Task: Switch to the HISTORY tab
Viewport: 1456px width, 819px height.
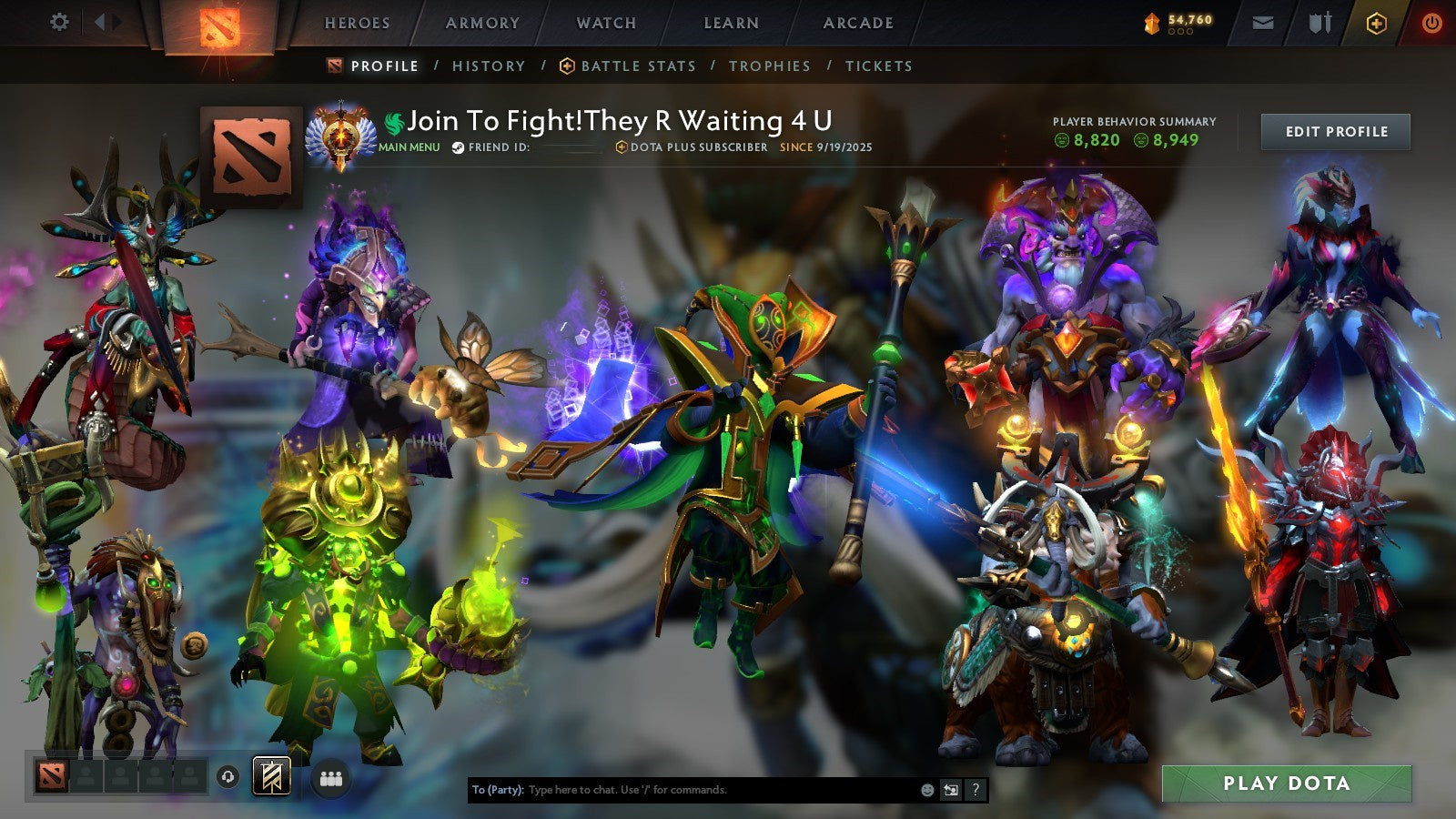Action: (x=490, y=66)
